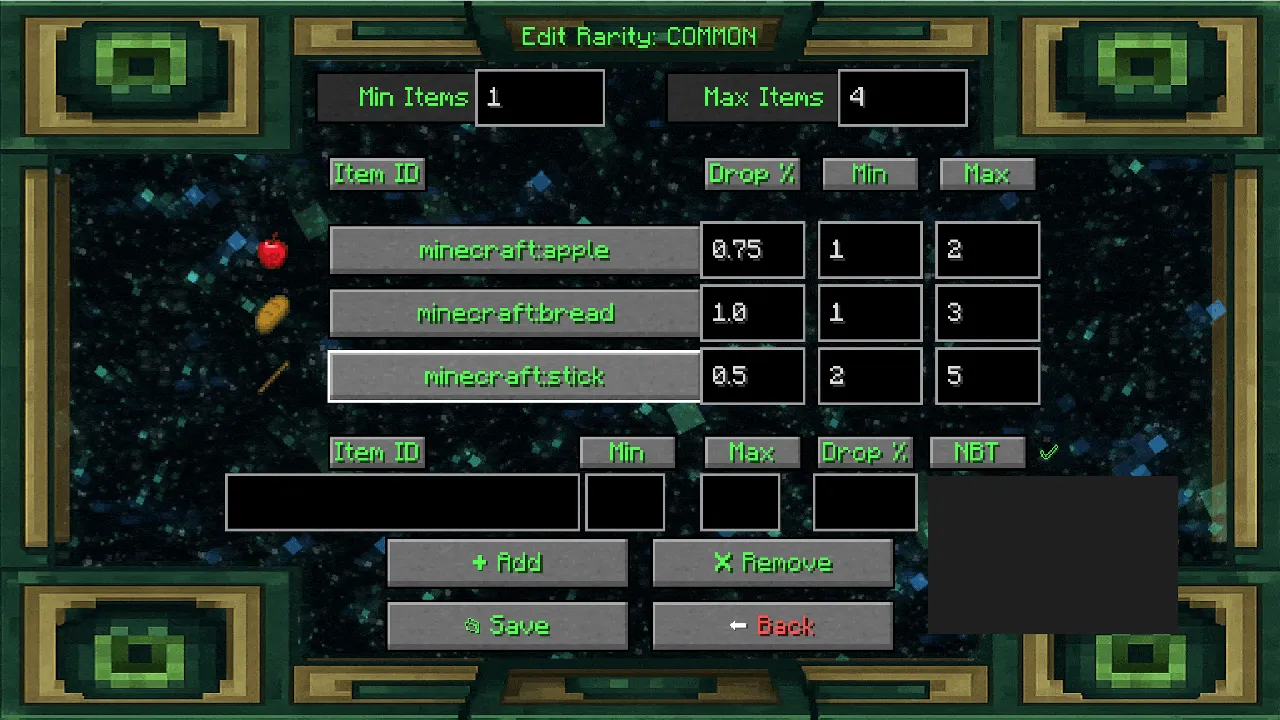This screenshot has height=720, width=1280.
Task: Edit the Max Items value box
Action: click(902, 98)
